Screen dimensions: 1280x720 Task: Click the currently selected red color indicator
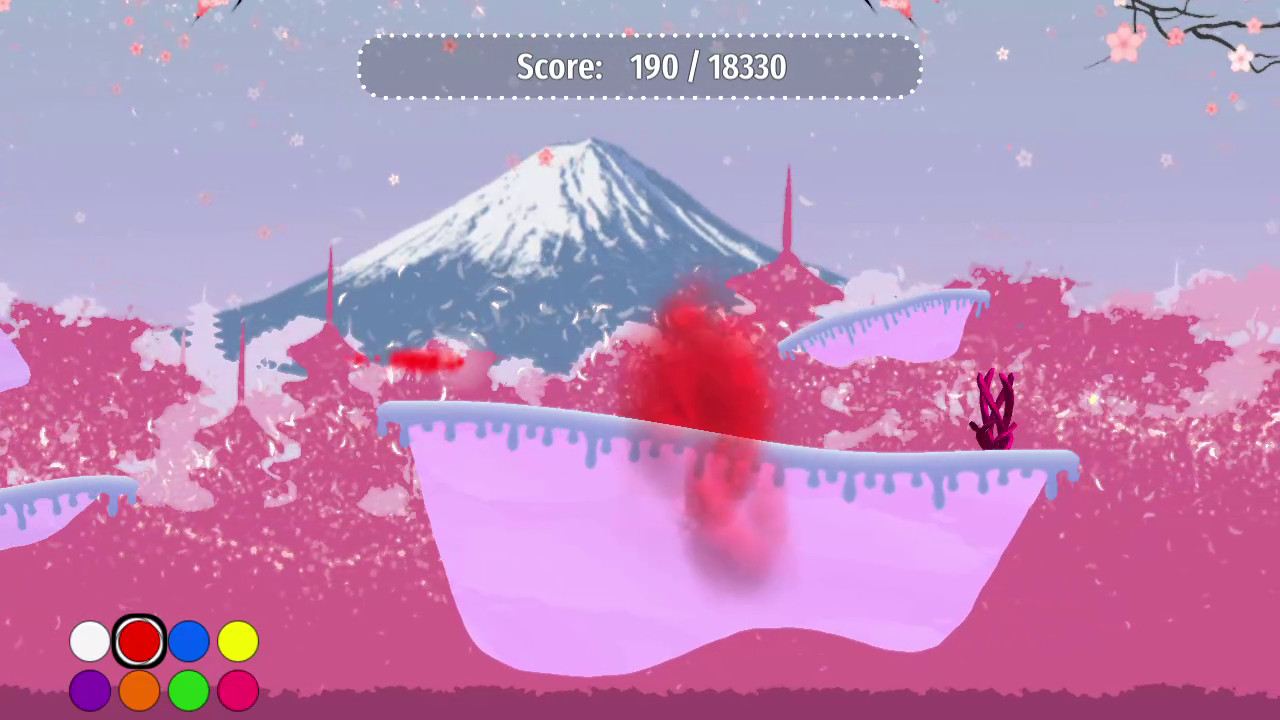pos(139,641)
